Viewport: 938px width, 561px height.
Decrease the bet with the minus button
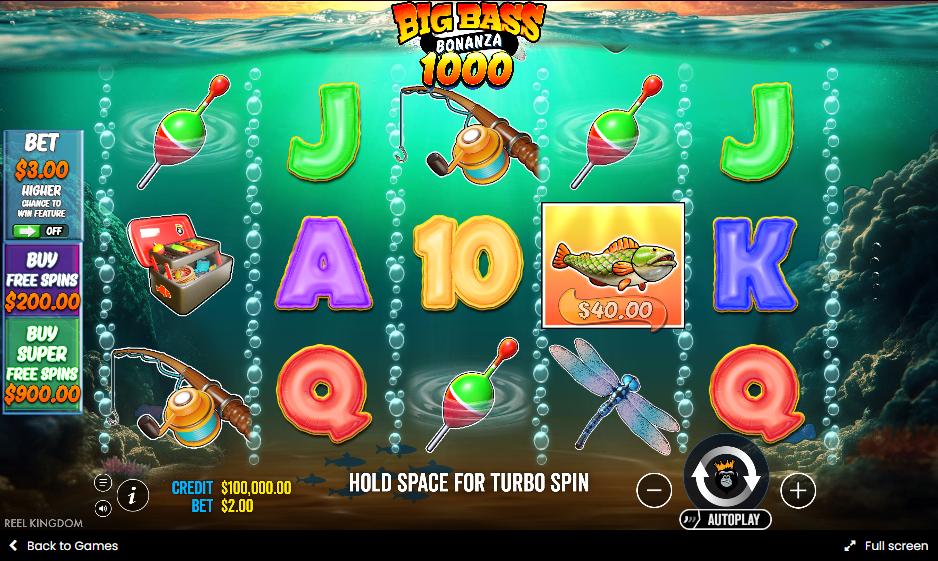click(654, 490)
